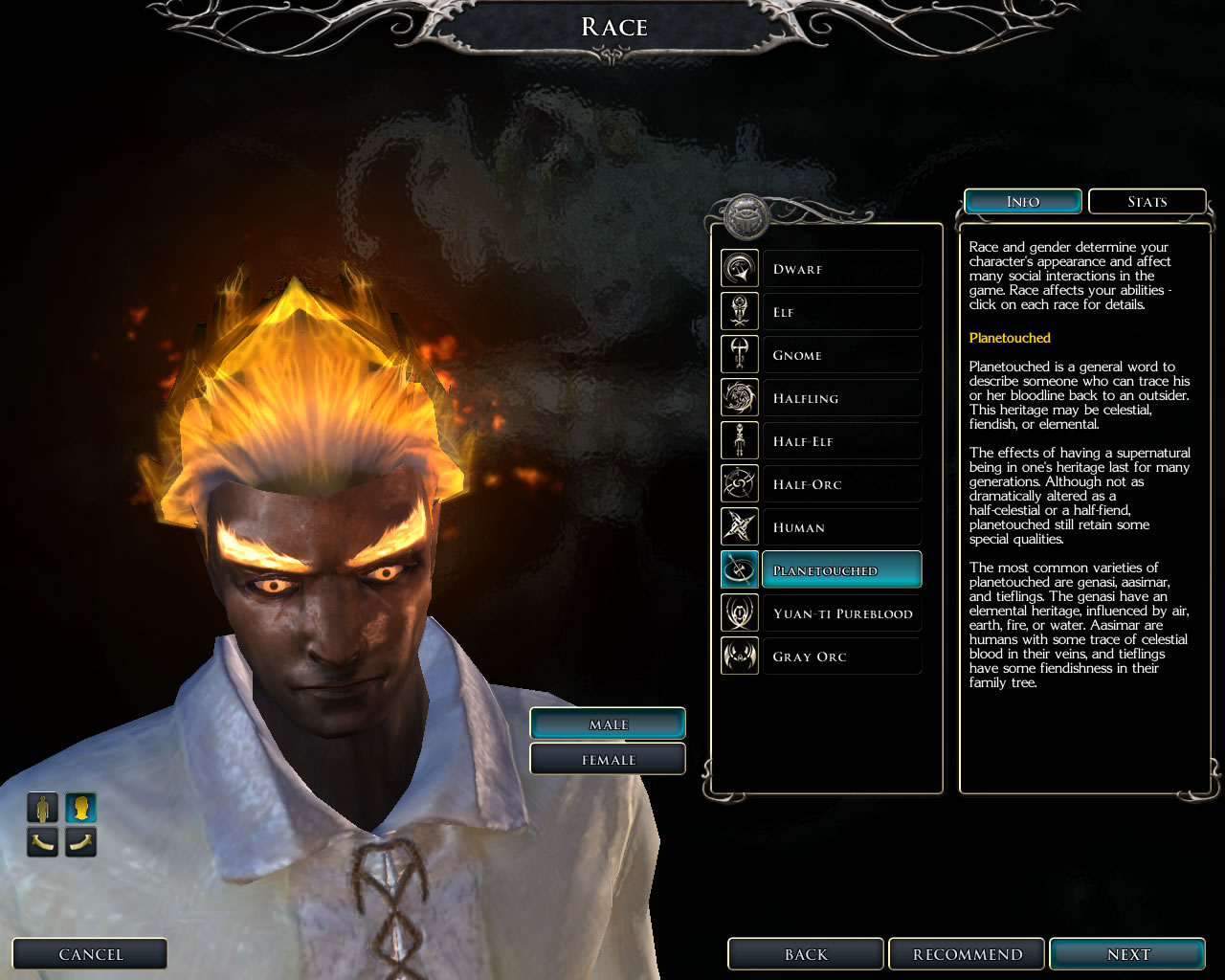Pick the Gnome race entry
The height and width of the screenshot is (980, 1225).
[x=841, y=355]
